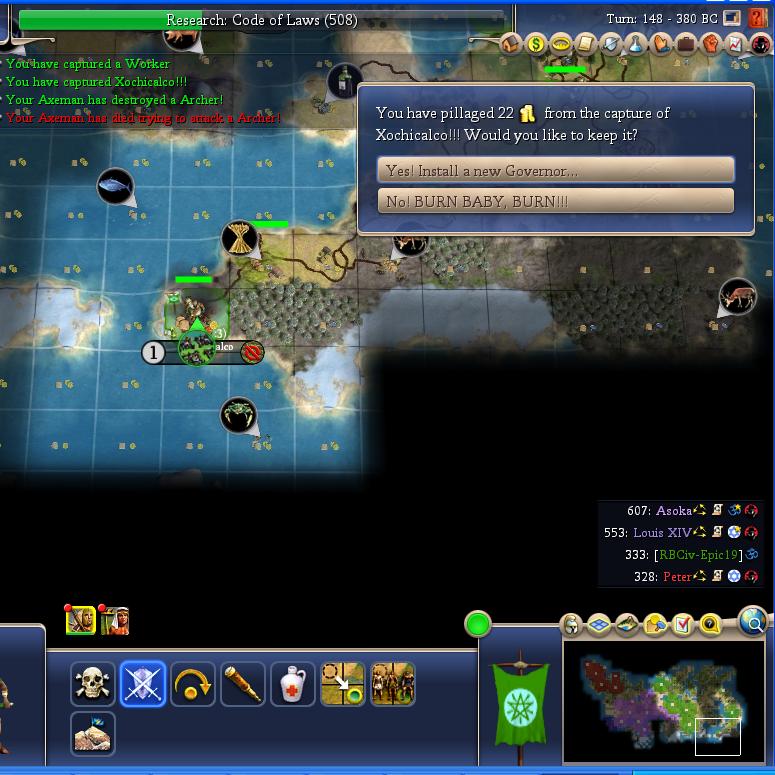
Task: Choose 'No! BURN BABY, BURN!!!'
Action: tap(555, 201)
